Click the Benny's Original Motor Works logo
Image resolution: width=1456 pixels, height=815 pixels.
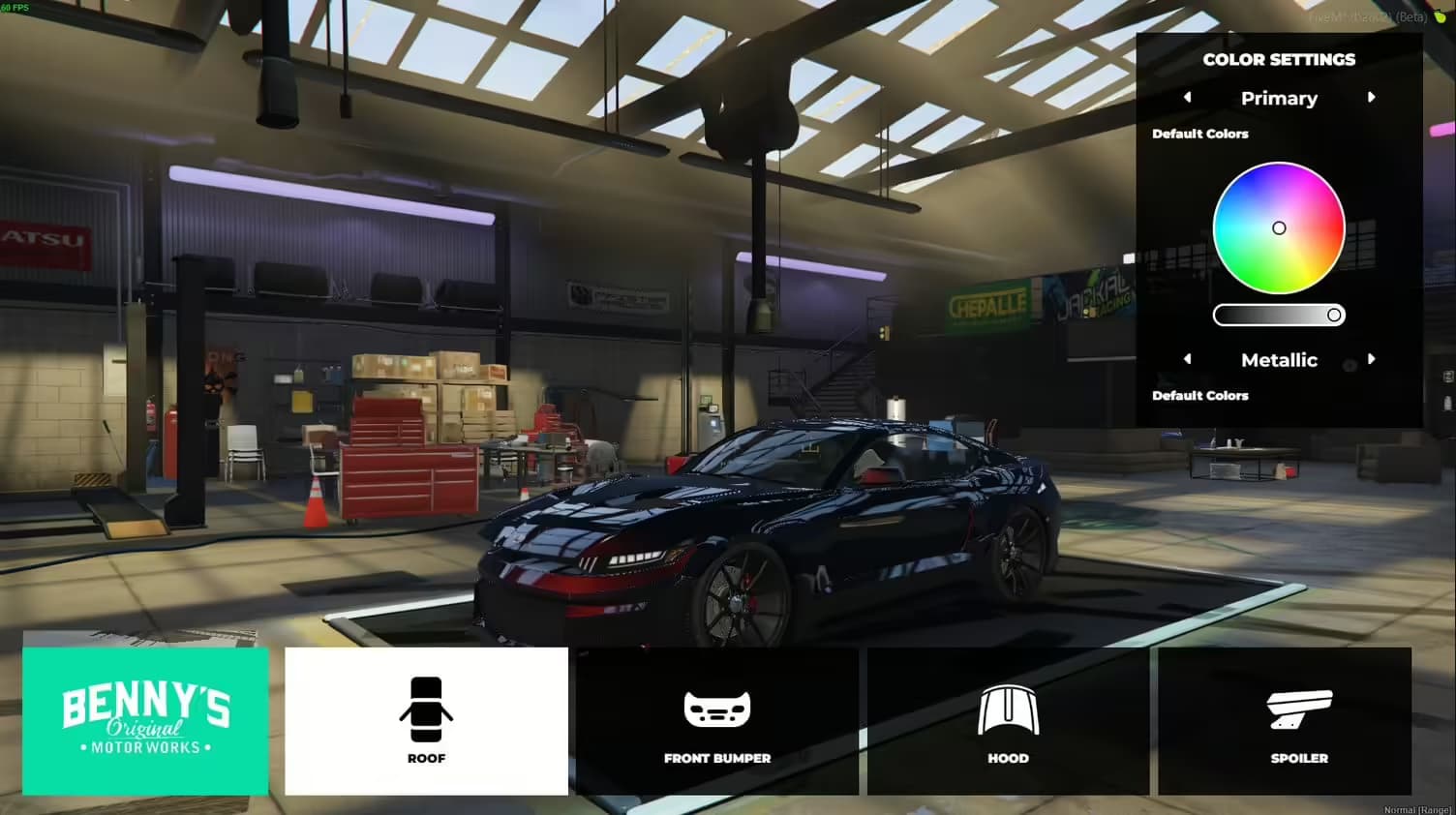145,721
